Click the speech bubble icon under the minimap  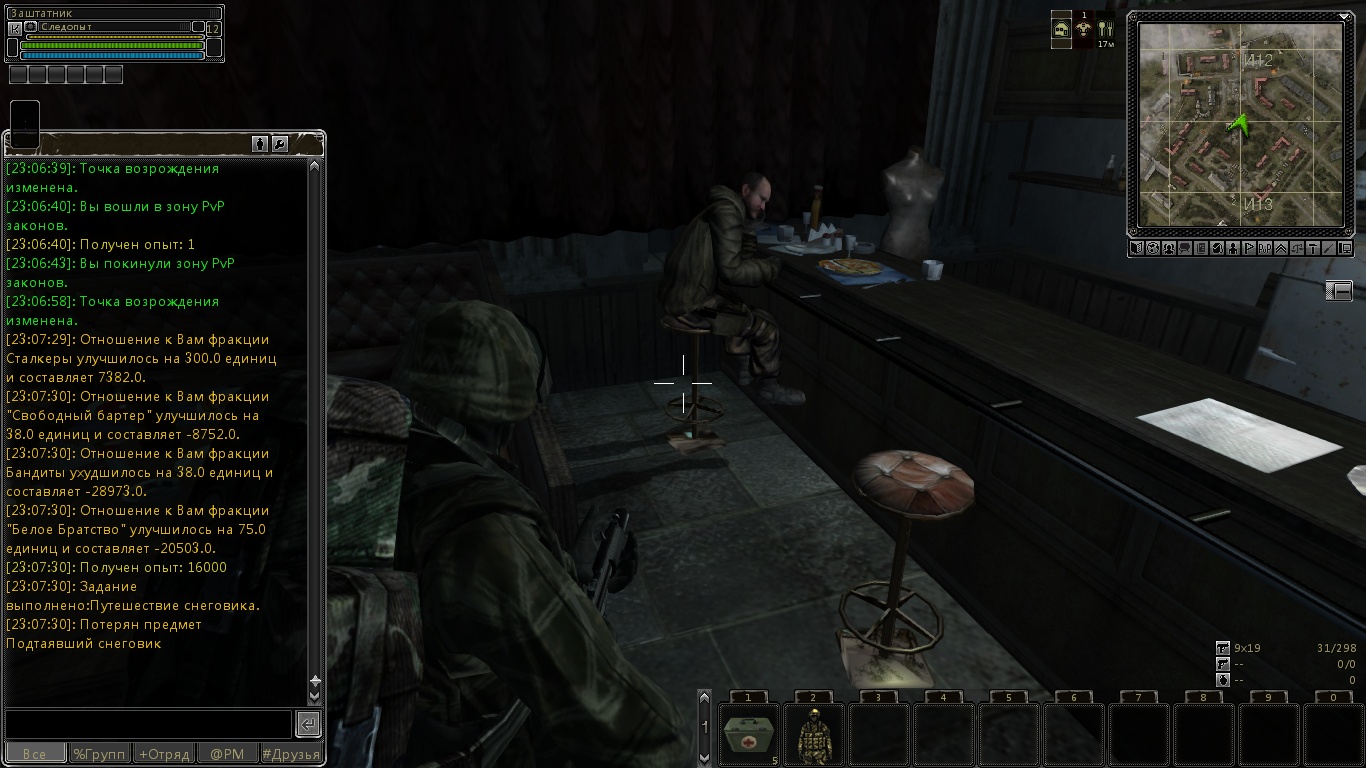pos(1184,248)
